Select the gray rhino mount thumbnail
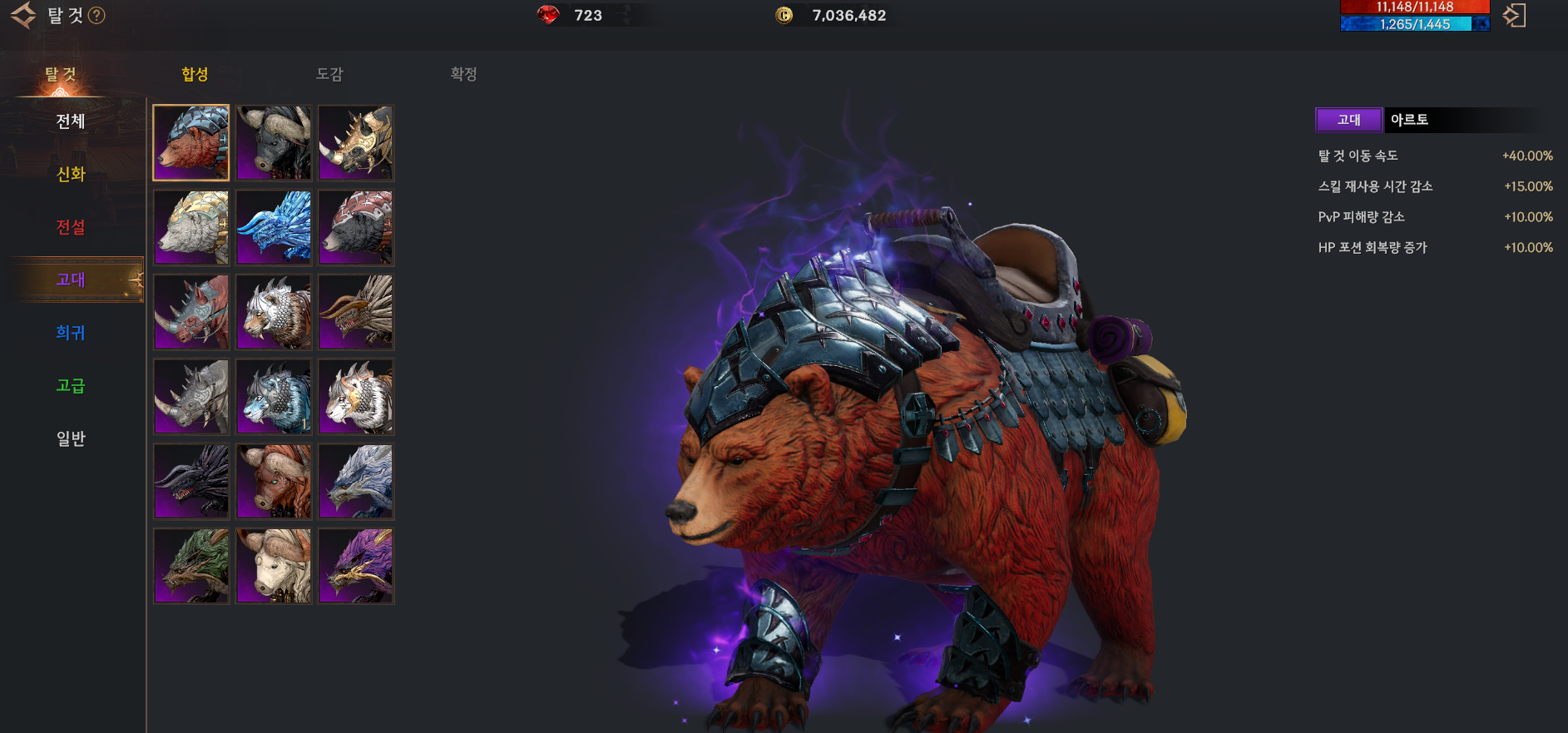The image size is (1568, 733). coord(191,397)
